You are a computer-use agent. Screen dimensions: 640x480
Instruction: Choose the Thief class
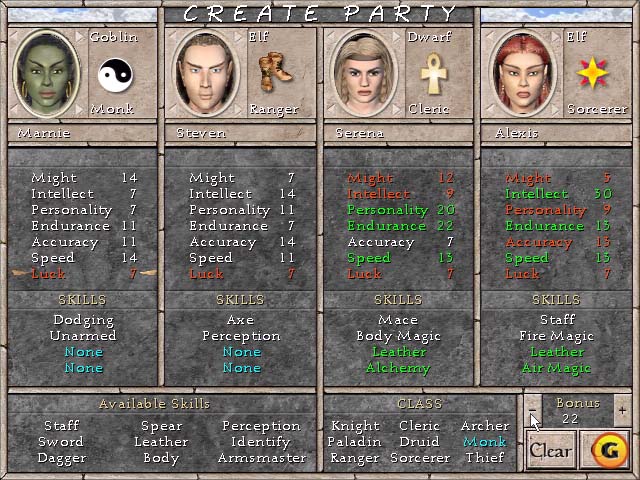tap(484, 458)
